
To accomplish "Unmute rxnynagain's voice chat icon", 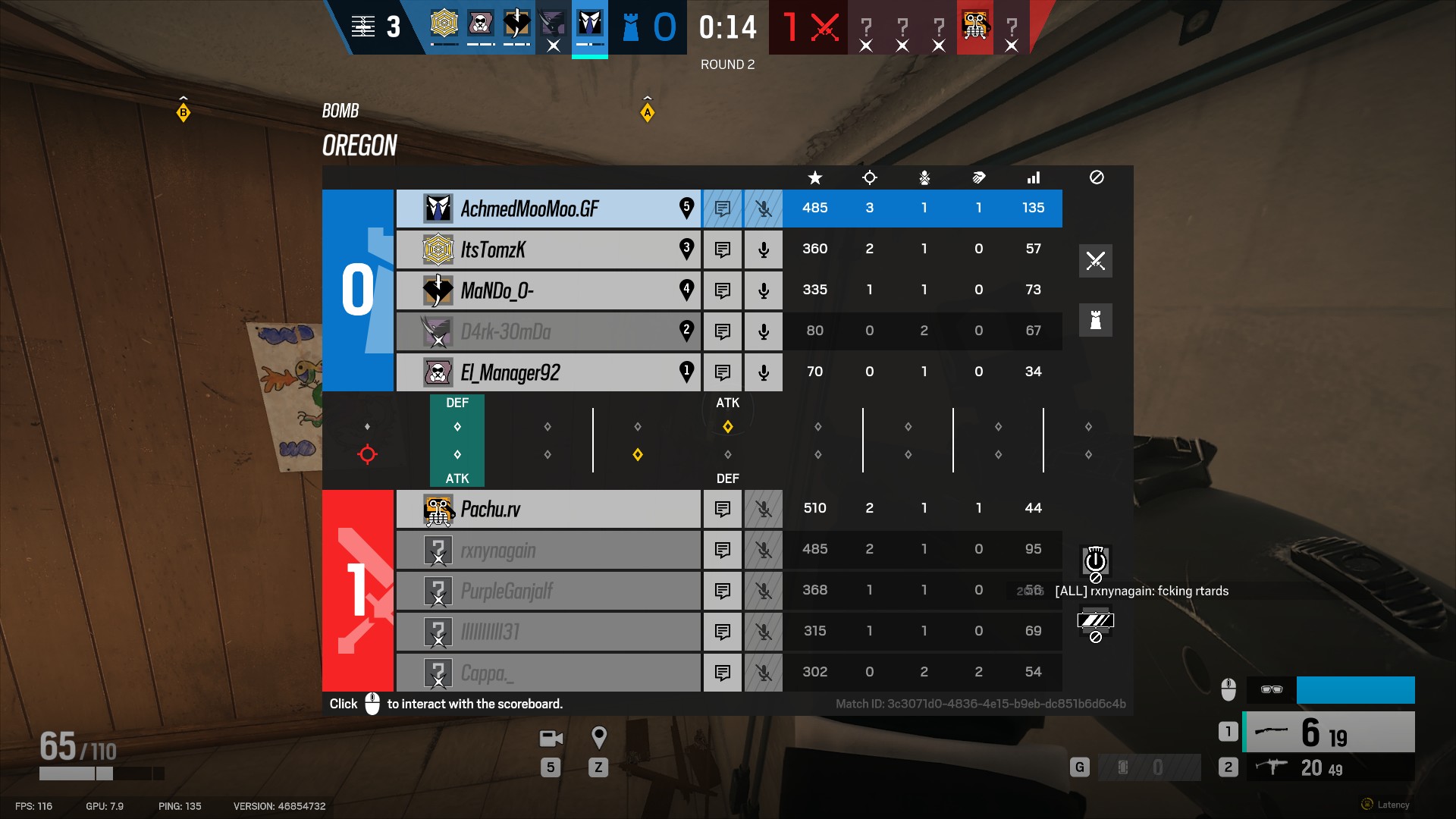I will coord(763,549).
